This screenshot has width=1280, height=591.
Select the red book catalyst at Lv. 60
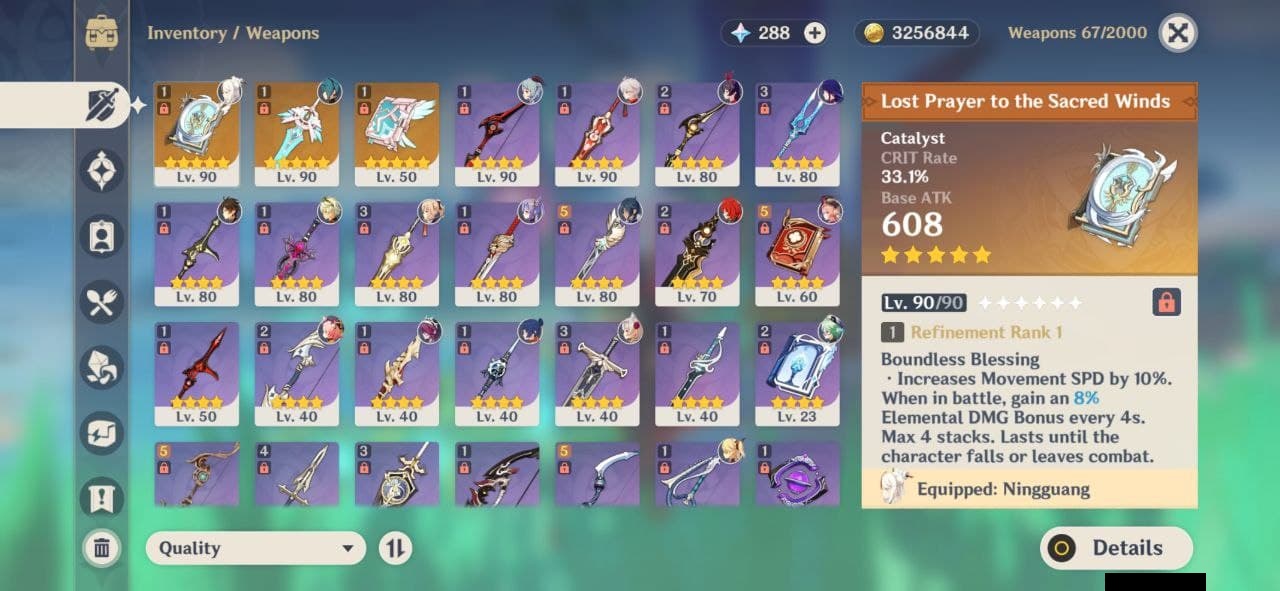[797, 254]
